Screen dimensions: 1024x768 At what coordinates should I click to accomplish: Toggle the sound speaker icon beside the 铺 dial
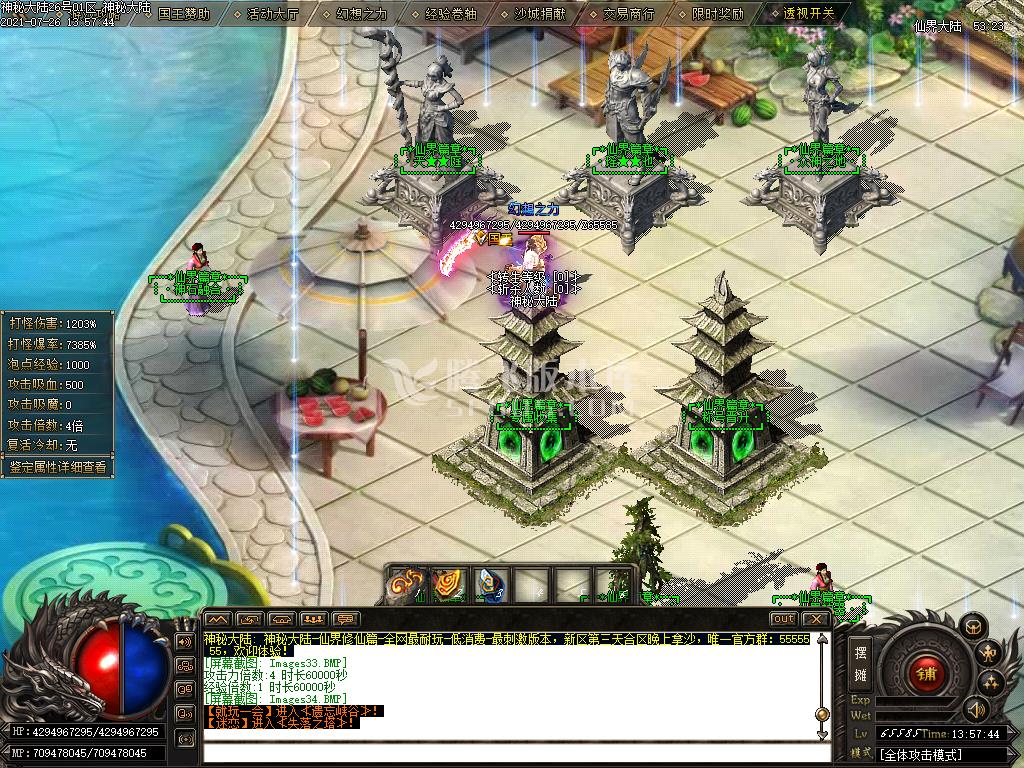coord(976,710)
